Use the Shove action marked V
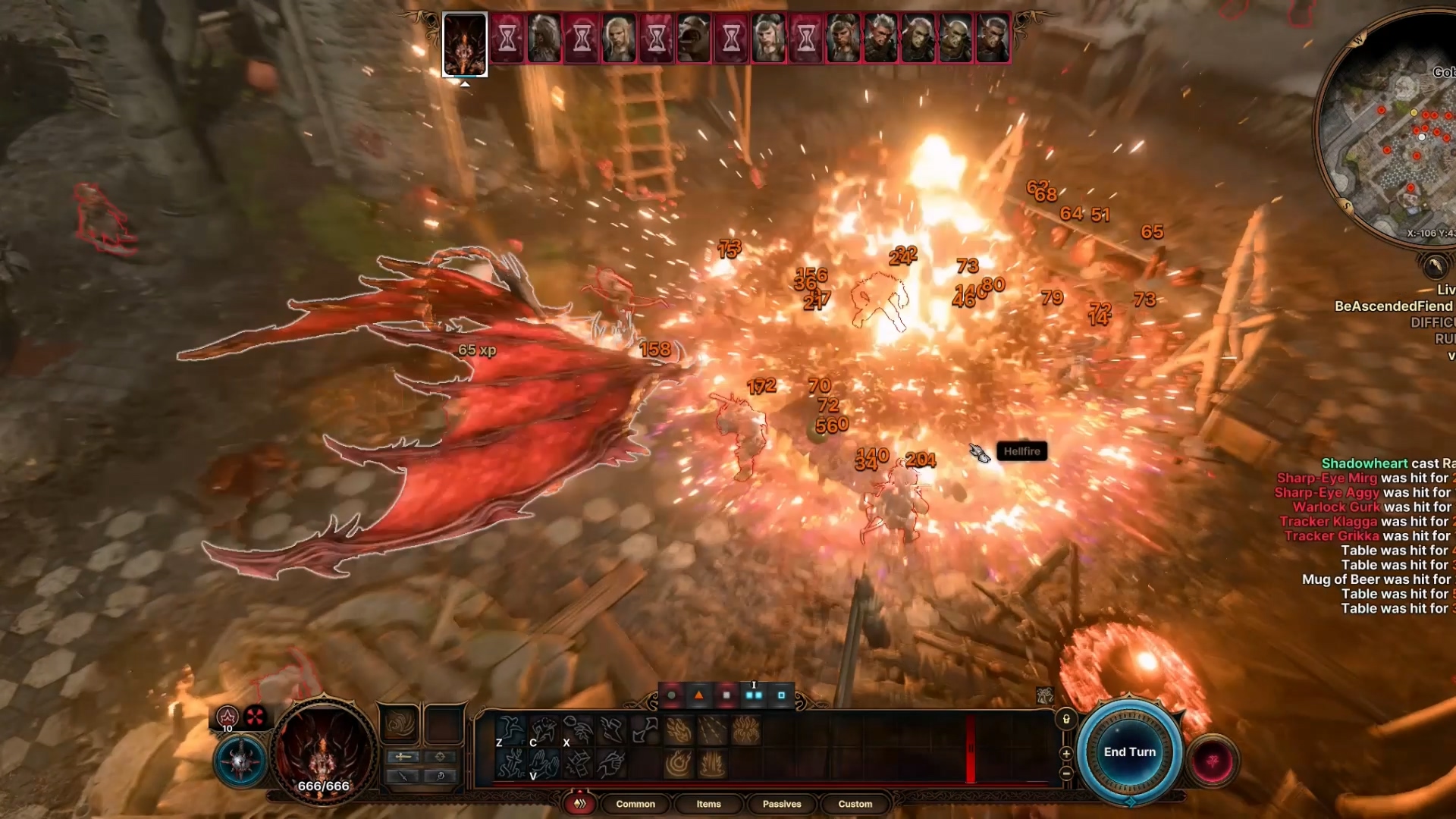The width and height of the screenshot is (1456, 819). 544,764
